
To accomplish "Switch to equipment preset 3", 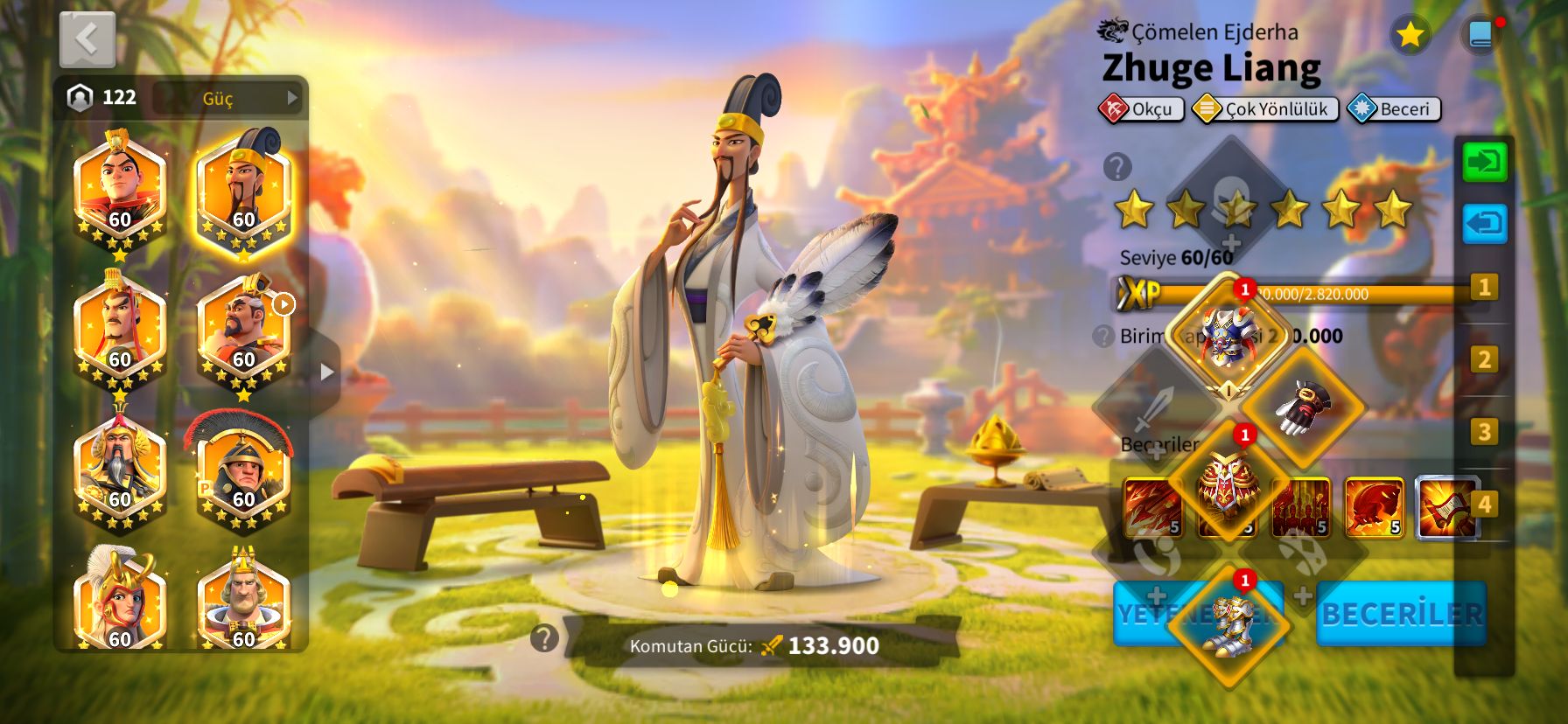I will [x=1484, y=432].
